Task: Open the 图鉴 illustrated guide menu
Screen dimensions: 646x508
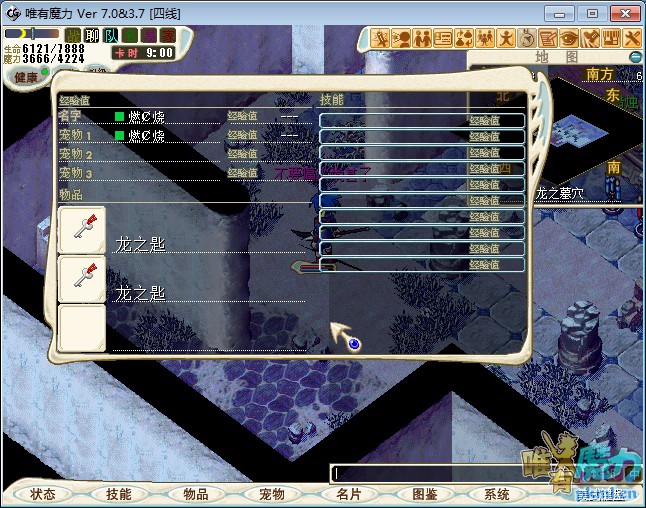Action: (423, 494)
